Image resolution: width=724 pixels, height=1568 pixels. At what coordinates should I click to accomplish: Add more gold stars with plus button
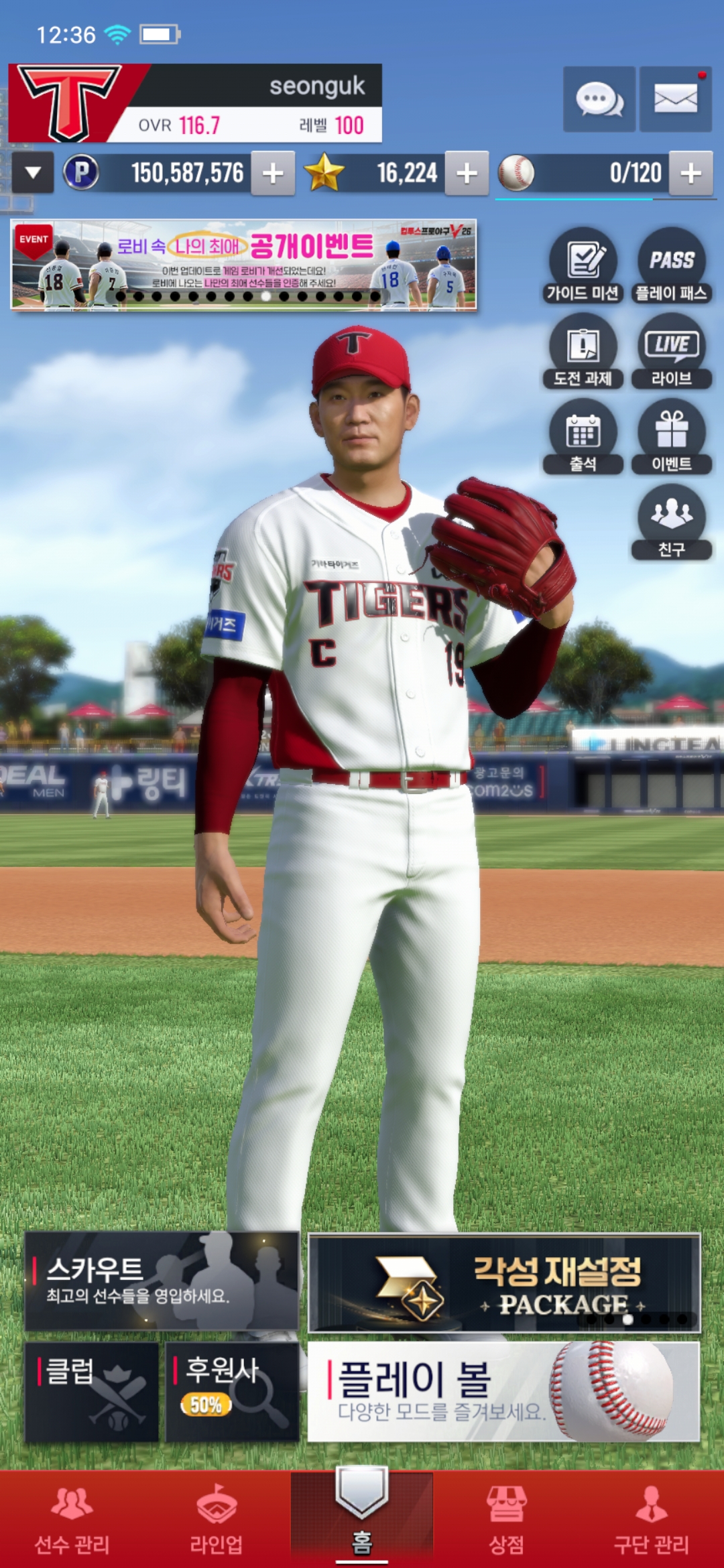pyautogui.click(x=467, y=174)
